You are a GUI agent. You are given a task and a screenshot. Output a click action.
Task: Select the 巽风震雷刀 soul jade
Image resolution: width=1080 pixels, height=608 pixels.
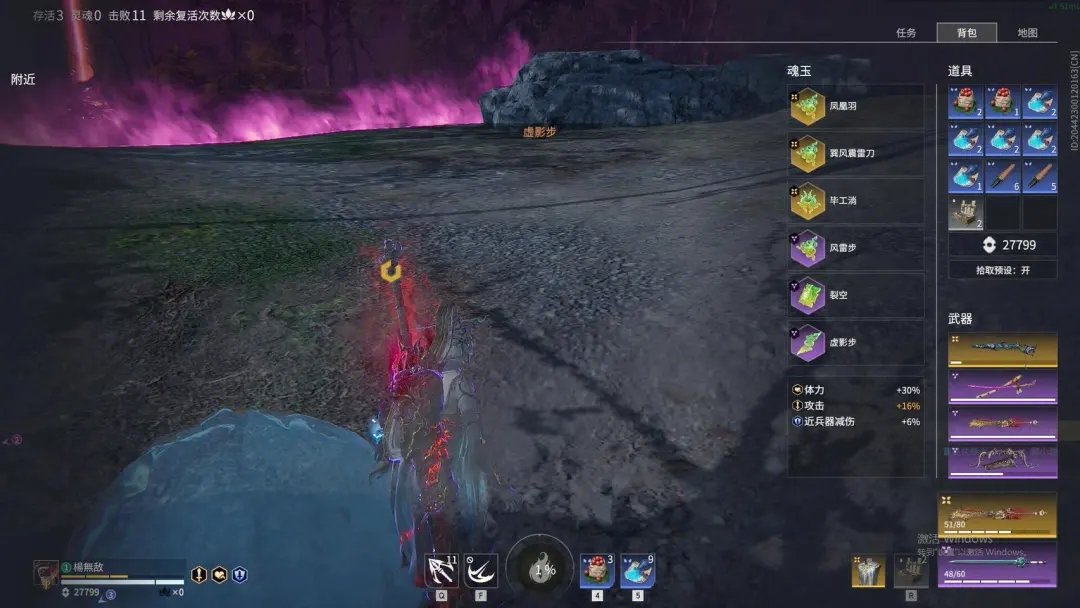pyautogui.click(x=856, y=153)
